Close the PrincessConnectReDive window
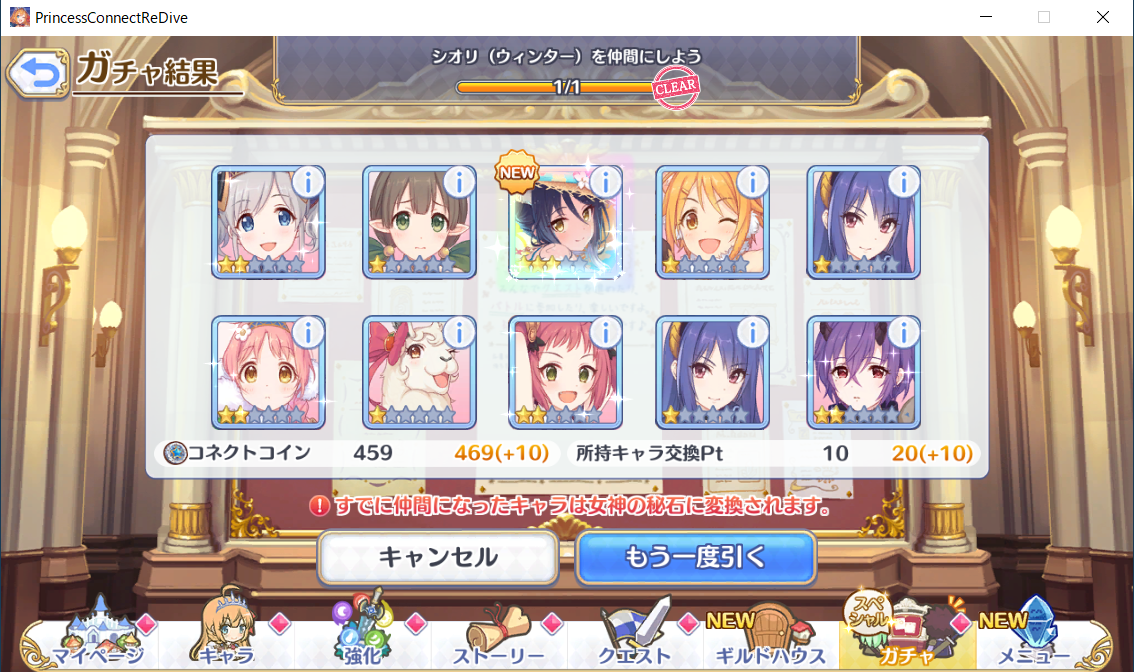 1102,17
